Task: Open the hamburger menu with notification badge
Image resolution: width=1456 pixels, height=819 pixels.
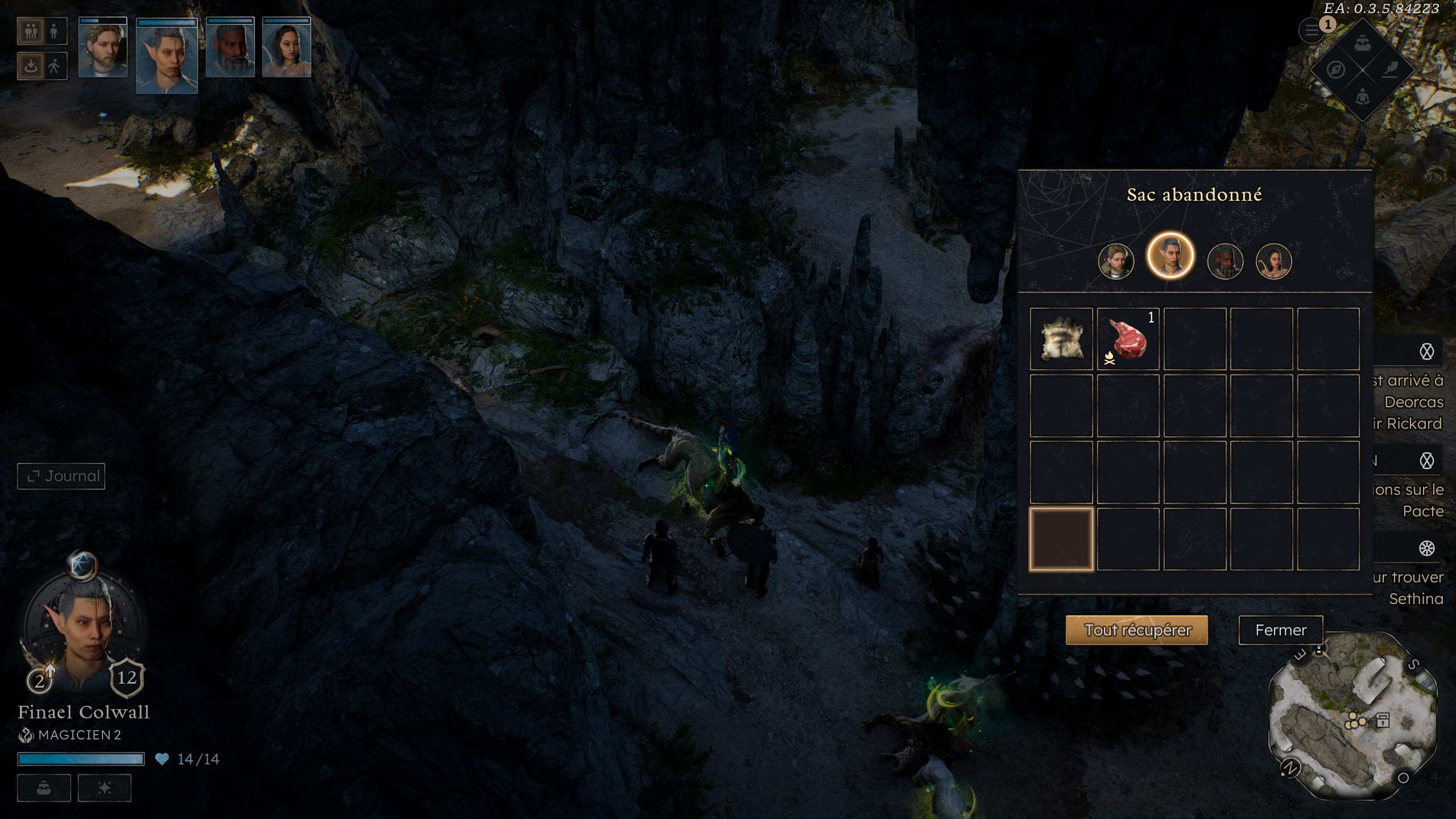Action: 1312,31
